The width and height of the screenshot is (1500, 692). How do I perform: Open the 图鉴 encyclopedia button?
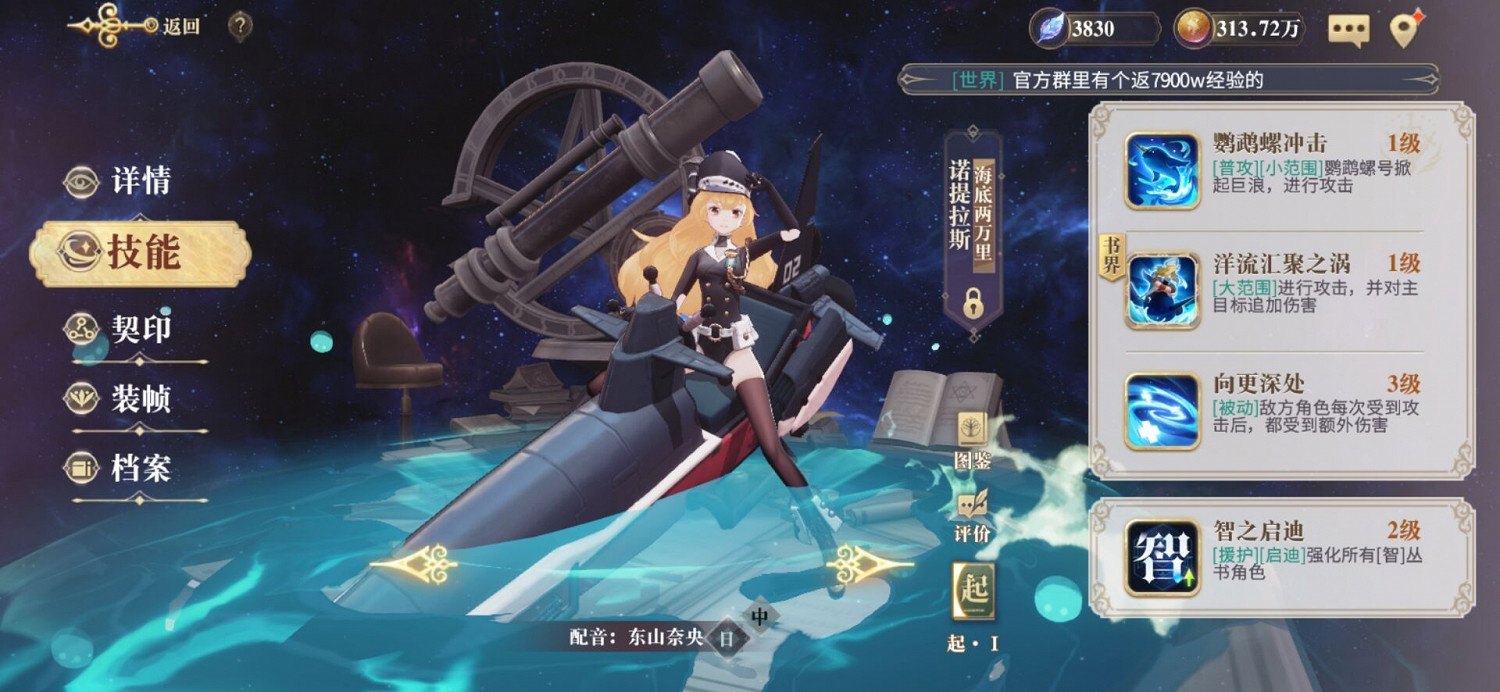pyautogui.click(x=972, y=440)
